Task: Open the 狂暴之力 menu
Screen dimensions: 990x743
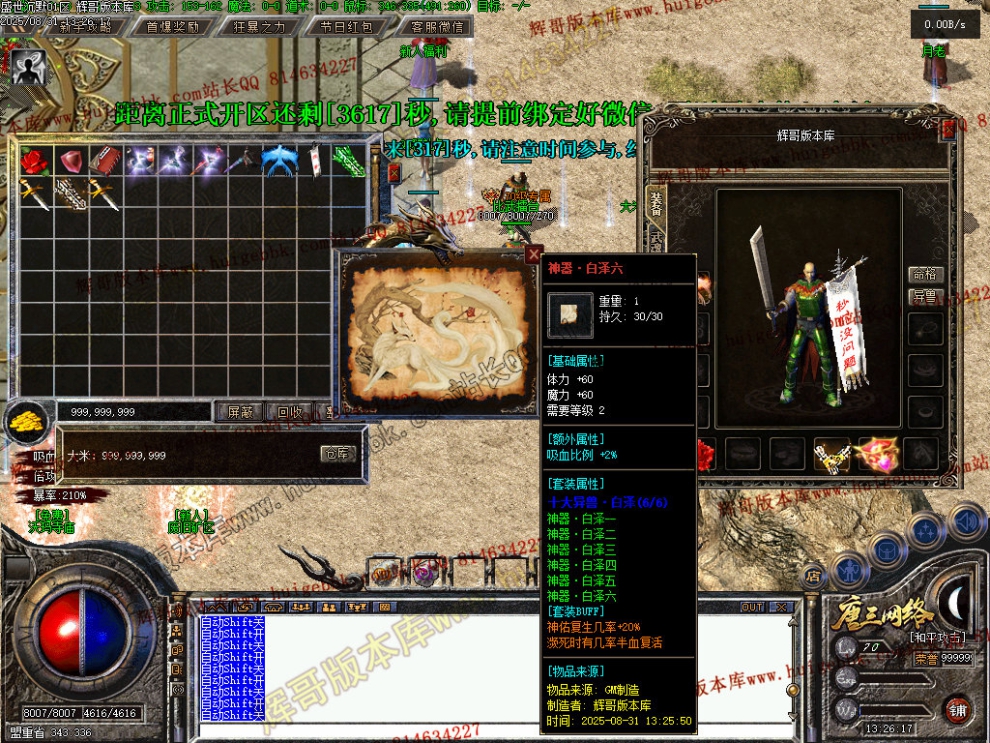Action: click(x=259, y=27)
